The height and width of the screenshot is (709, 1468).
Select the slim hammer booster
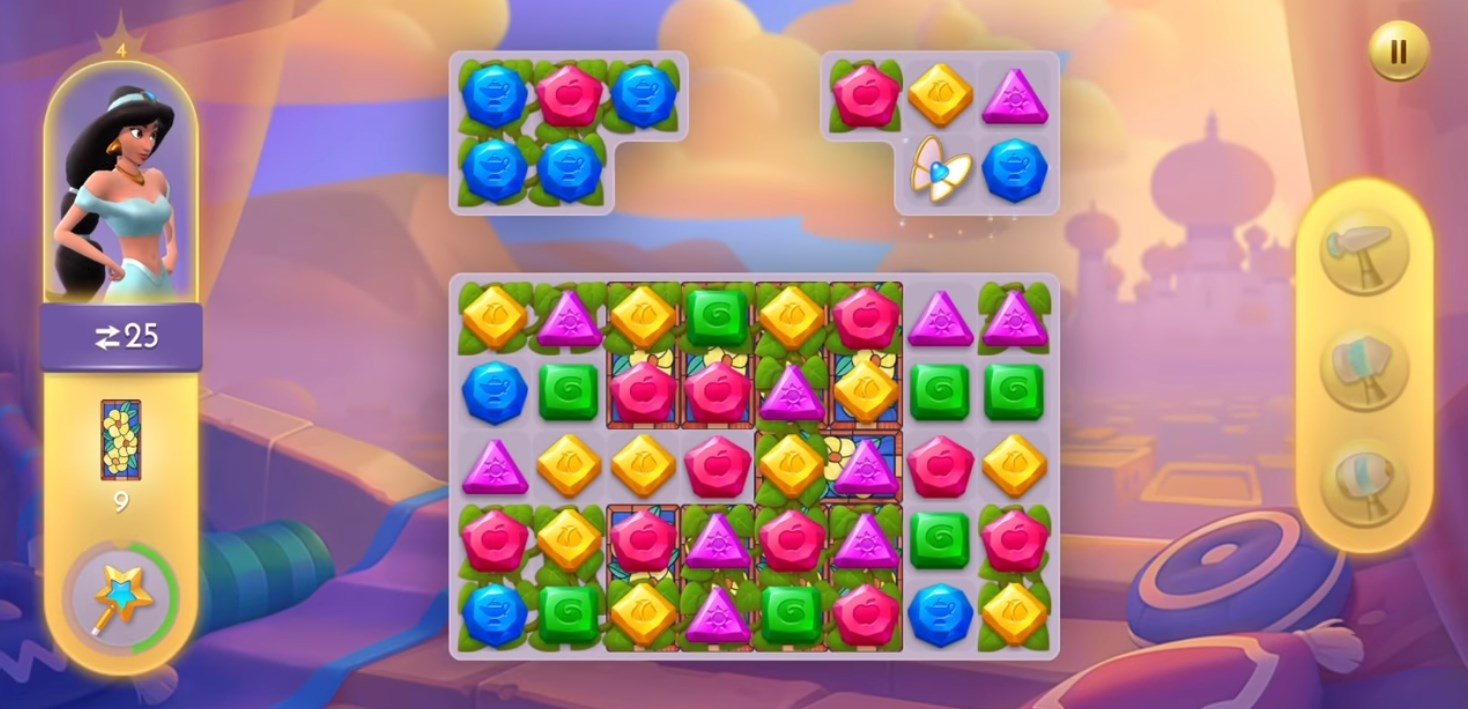pyautogui.click(x=1363, y=250)
